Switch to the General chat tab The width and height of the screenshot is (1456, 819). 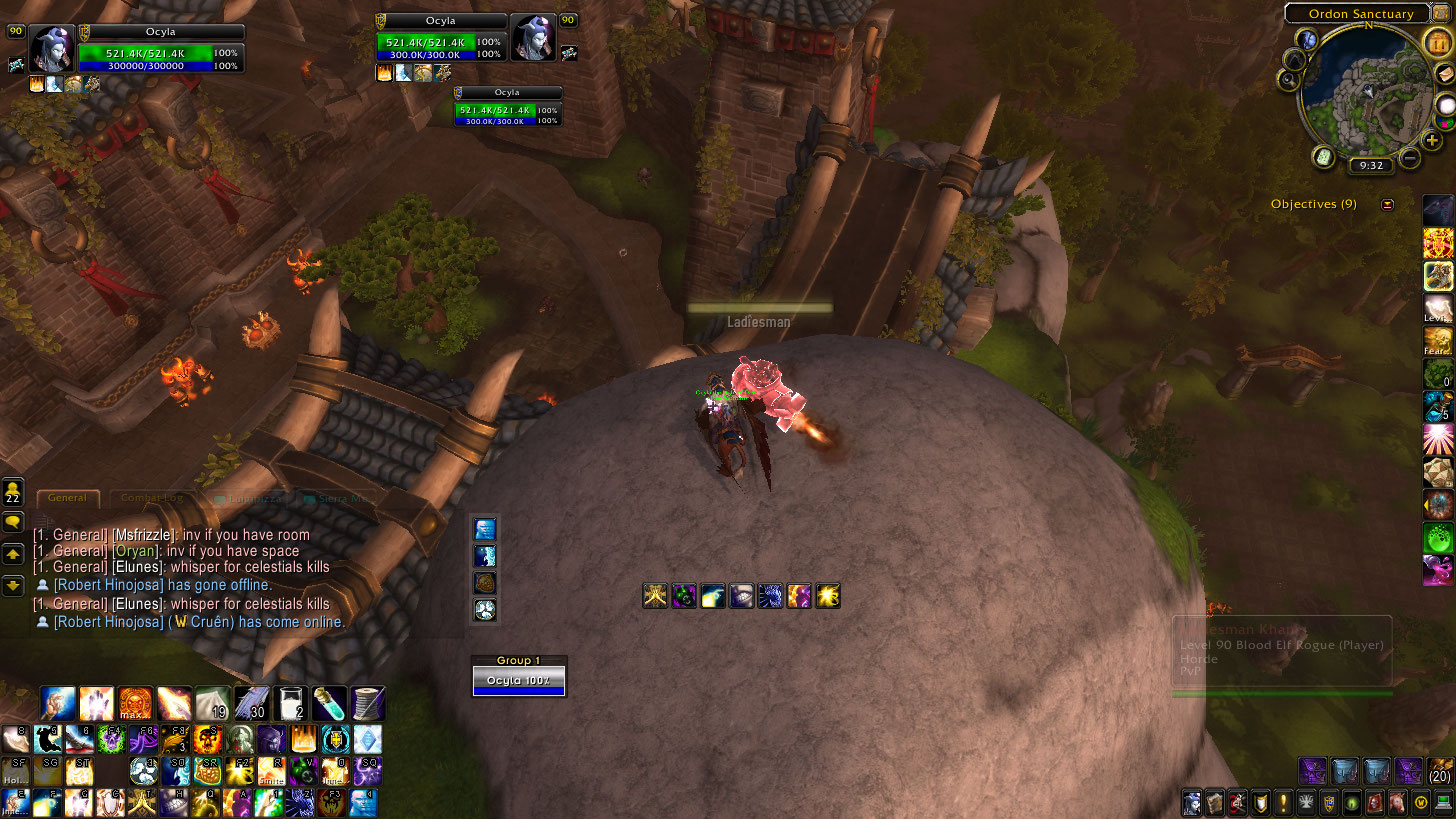click(68, 497)
